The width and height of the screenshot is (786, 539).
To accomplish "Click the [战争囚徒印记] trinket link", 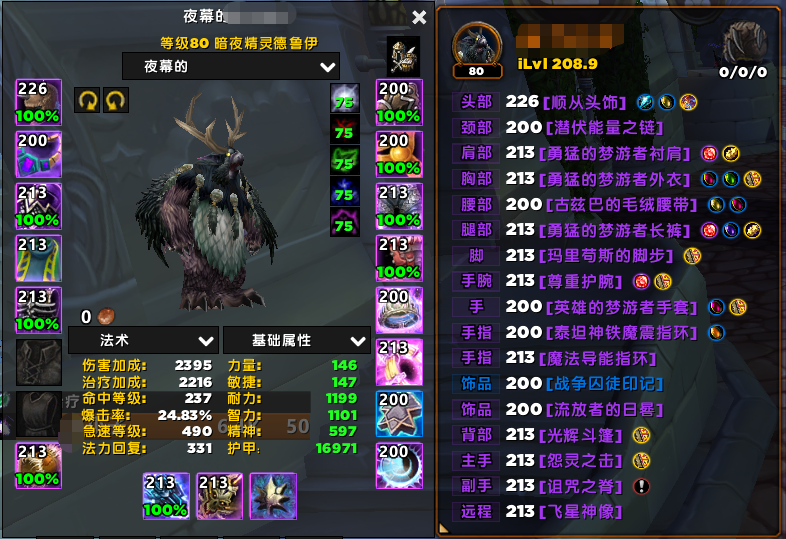I will (597, 383).
